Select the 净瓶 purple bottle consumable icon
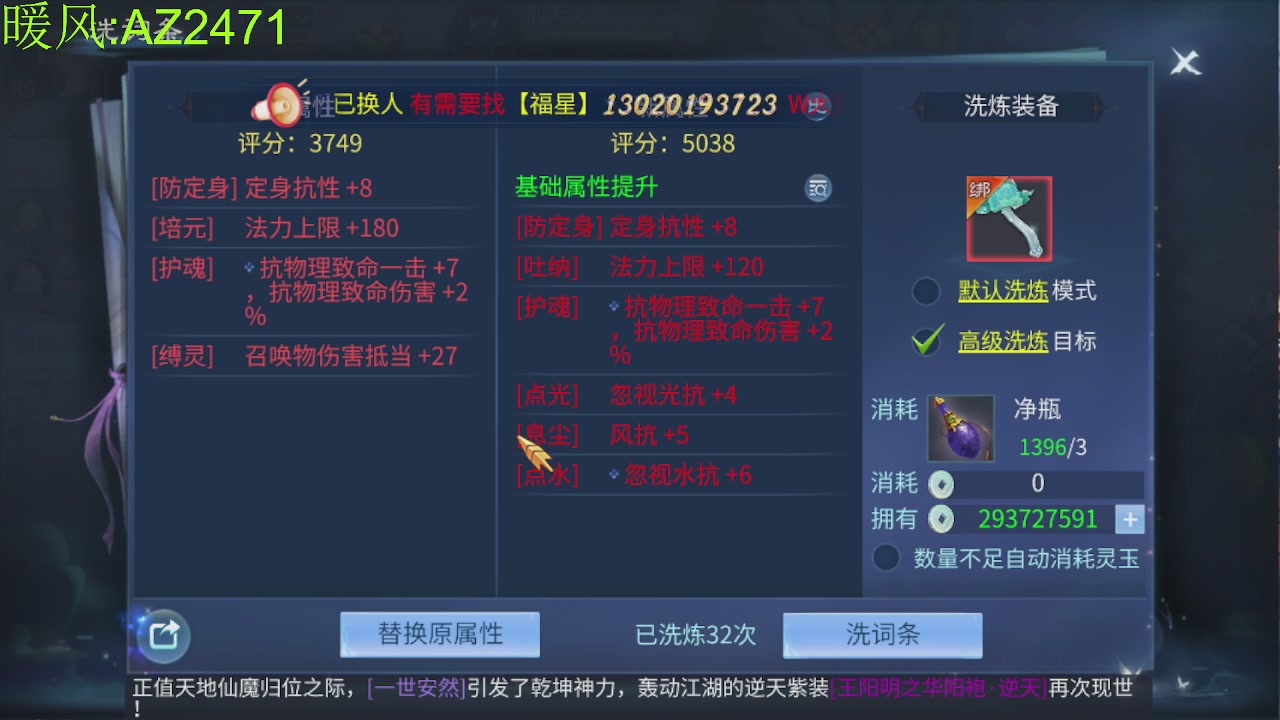Screen dimensions: 1280x720 coord(959,428)
